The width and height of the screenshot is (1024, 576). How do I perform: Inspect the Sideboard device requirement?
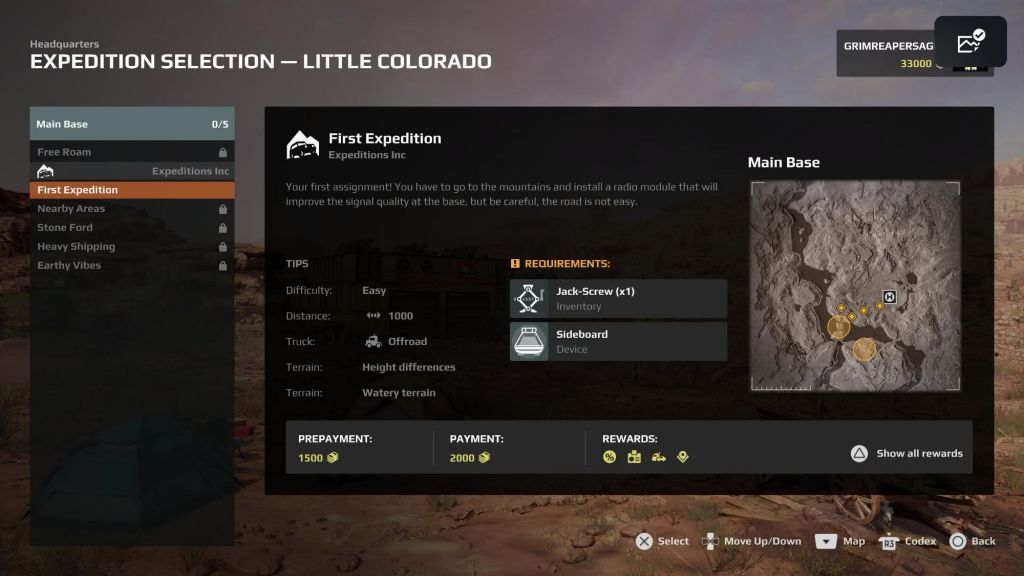tap(618, 341)
